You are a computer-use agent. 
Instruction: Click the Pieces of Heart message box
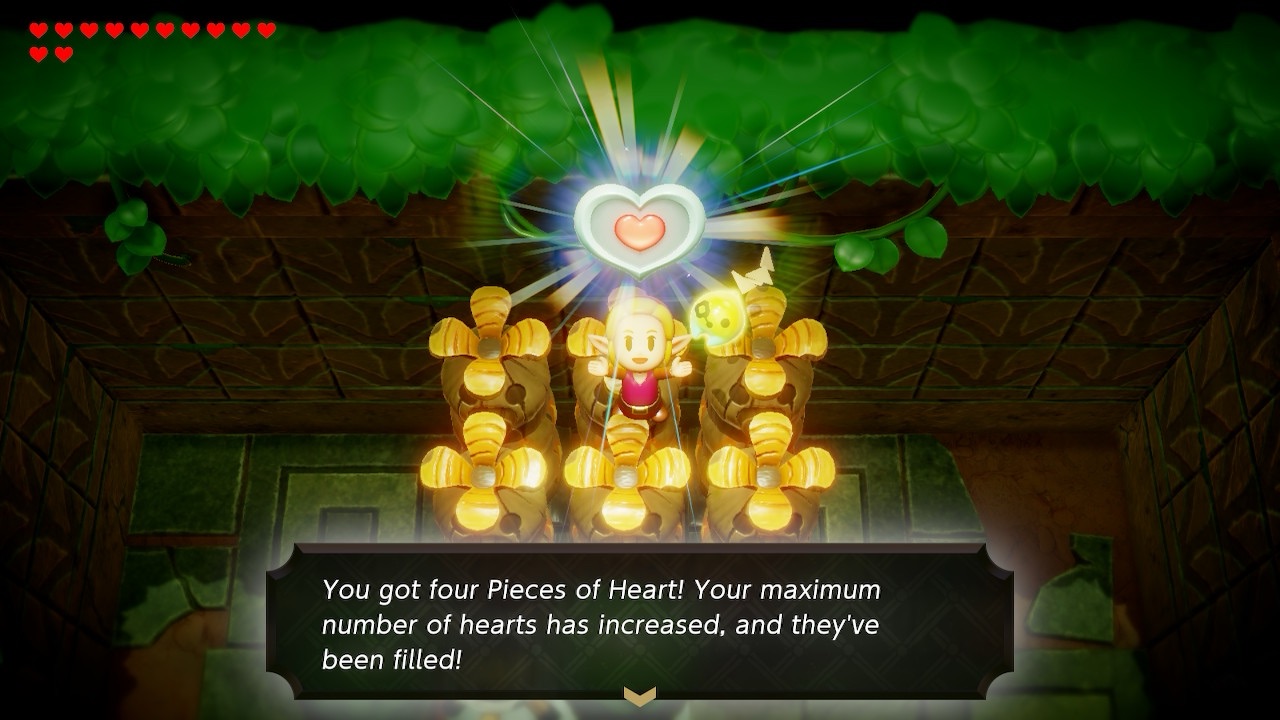point(640,620)
